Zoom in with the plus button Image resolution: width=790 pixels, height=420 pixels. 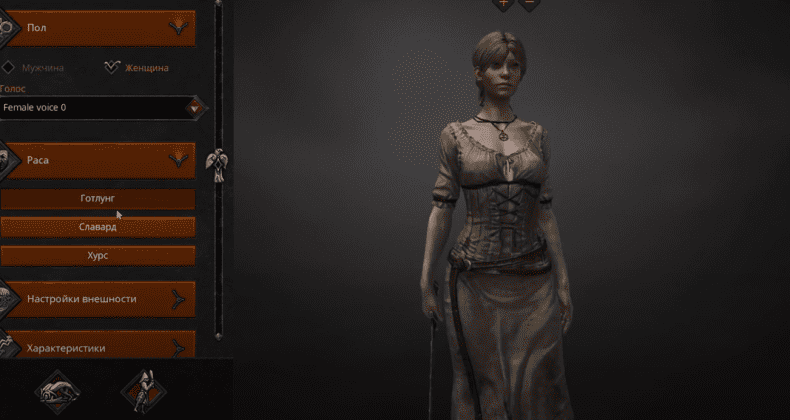(503, 4)
